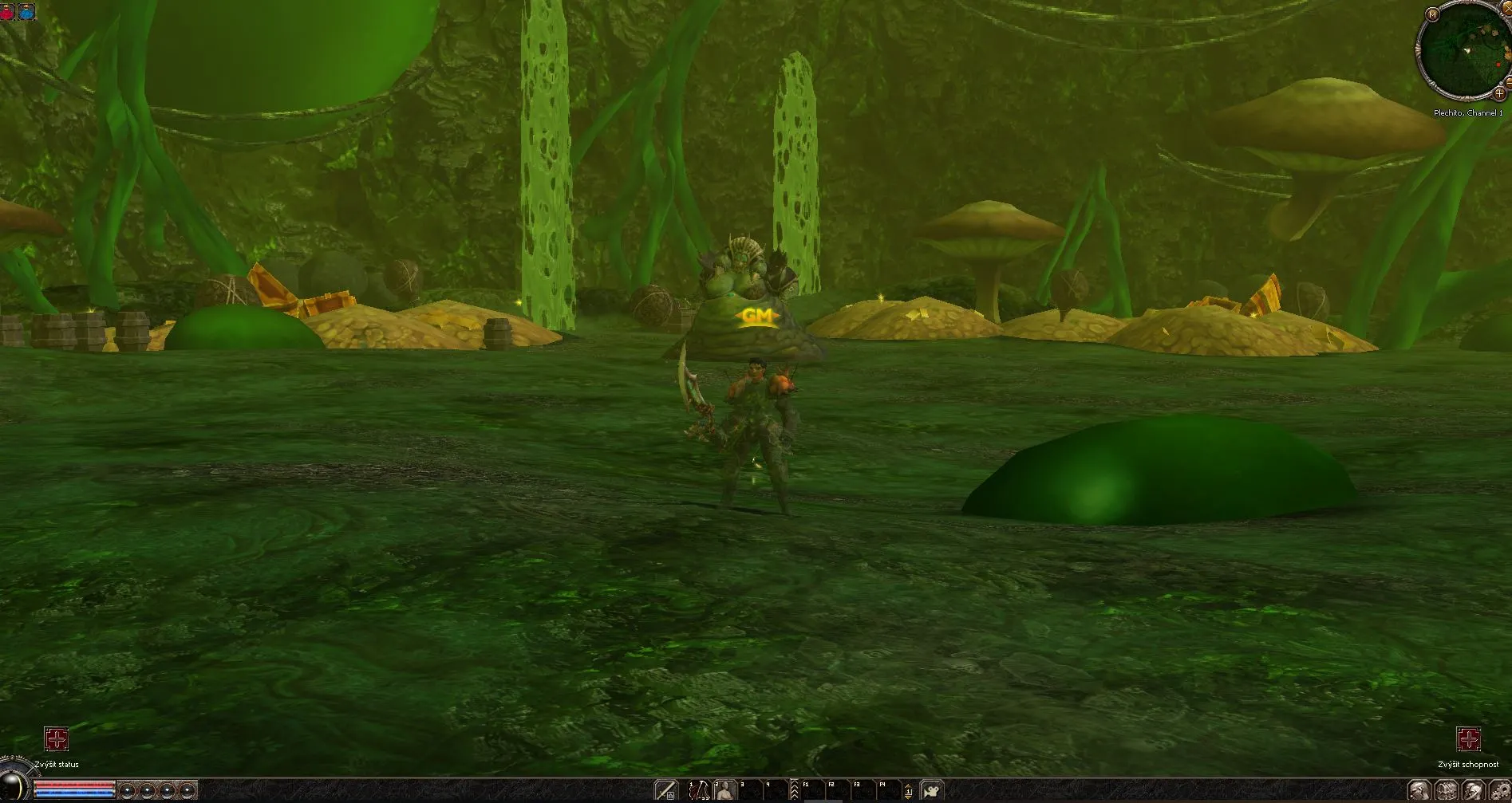
Task: Select the sword attack slot on the hotbar
Action: click(x=666, y=790)
